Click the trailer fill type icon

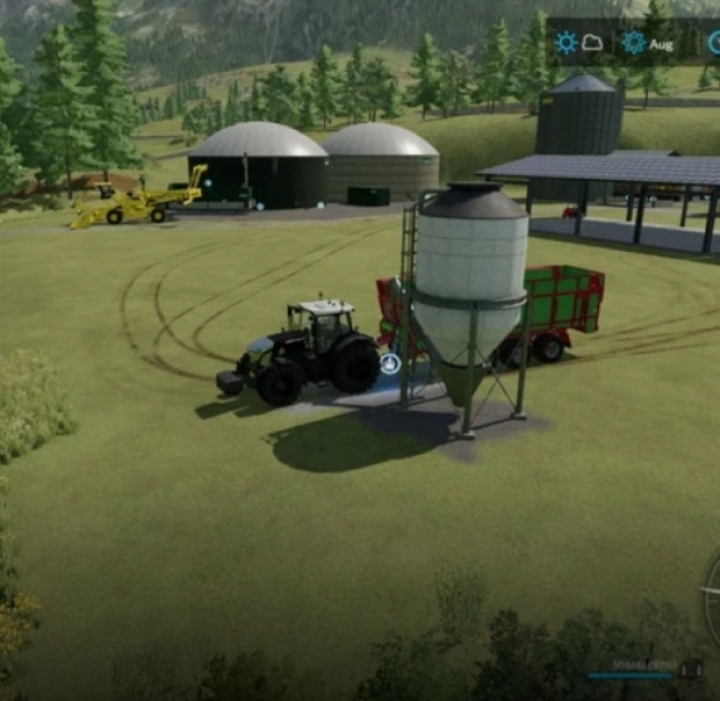click(691, 669)
